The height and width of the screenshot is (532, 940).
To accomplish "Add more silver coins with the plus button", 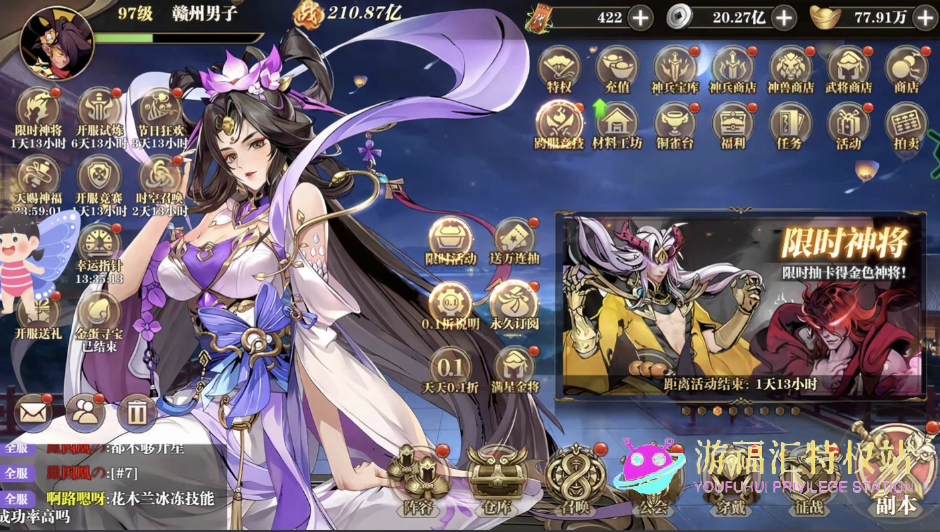I will point(784,17).
